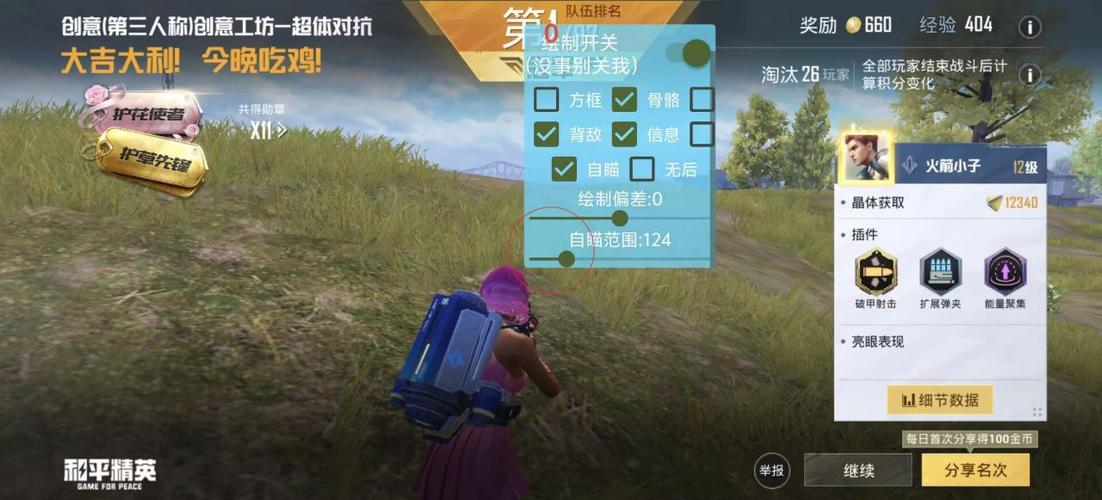Open the 举报 report button

point(772,470)
